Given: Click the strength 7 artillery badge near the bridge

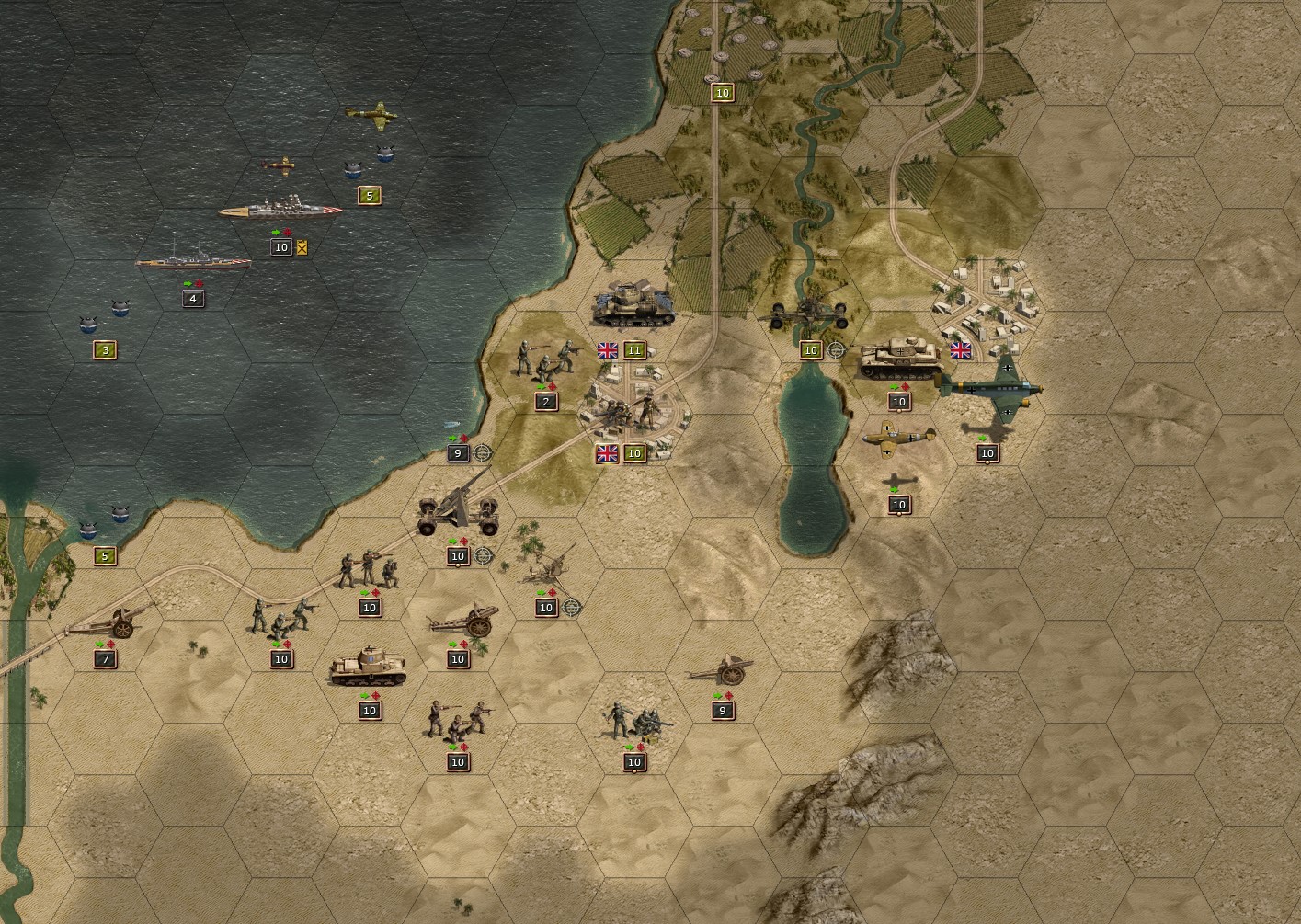Looking at the screenshot, I should tap(104, 659).
